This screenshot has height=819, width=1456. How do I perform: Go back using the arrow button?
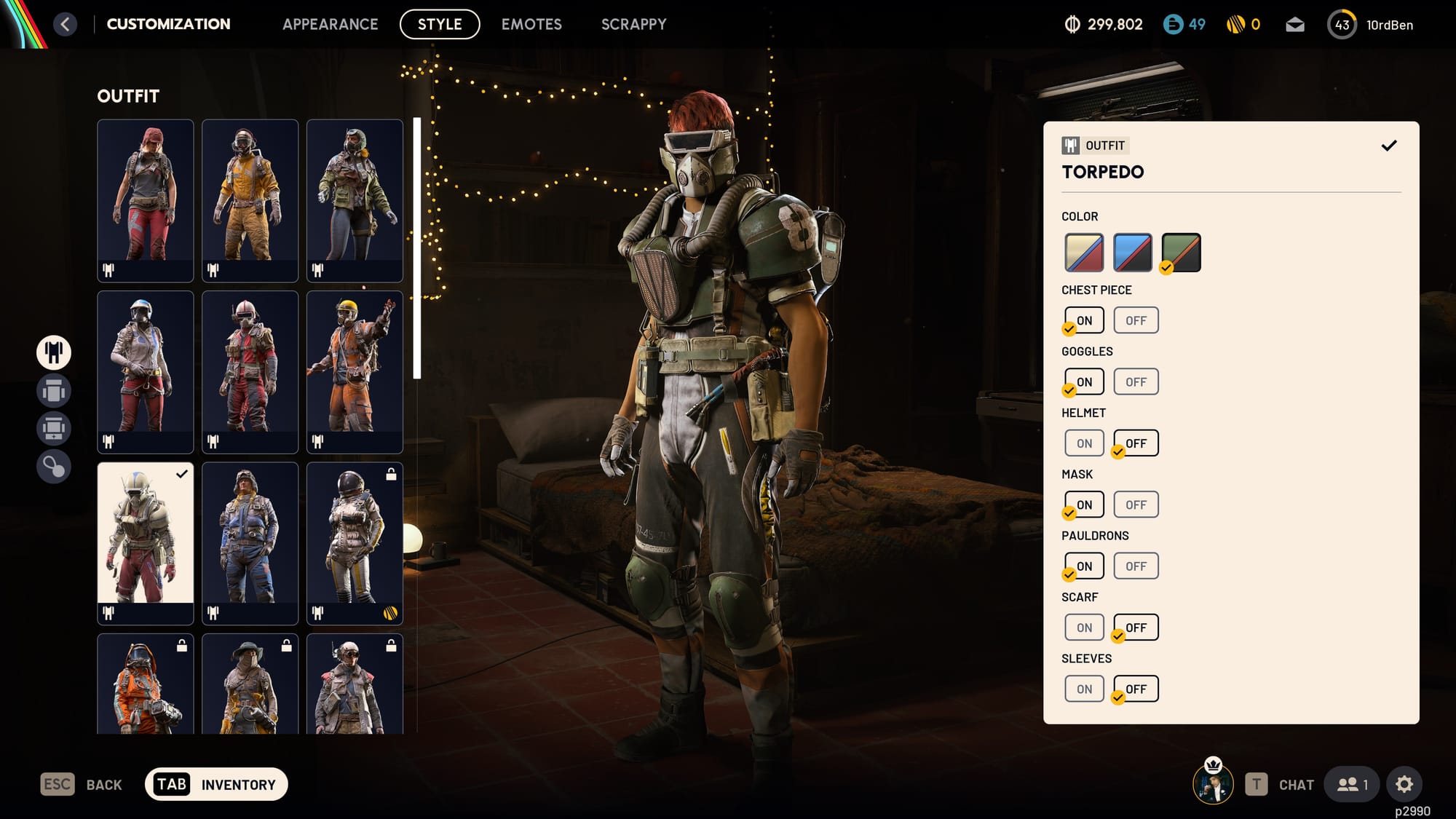click(x=65, y=24)
